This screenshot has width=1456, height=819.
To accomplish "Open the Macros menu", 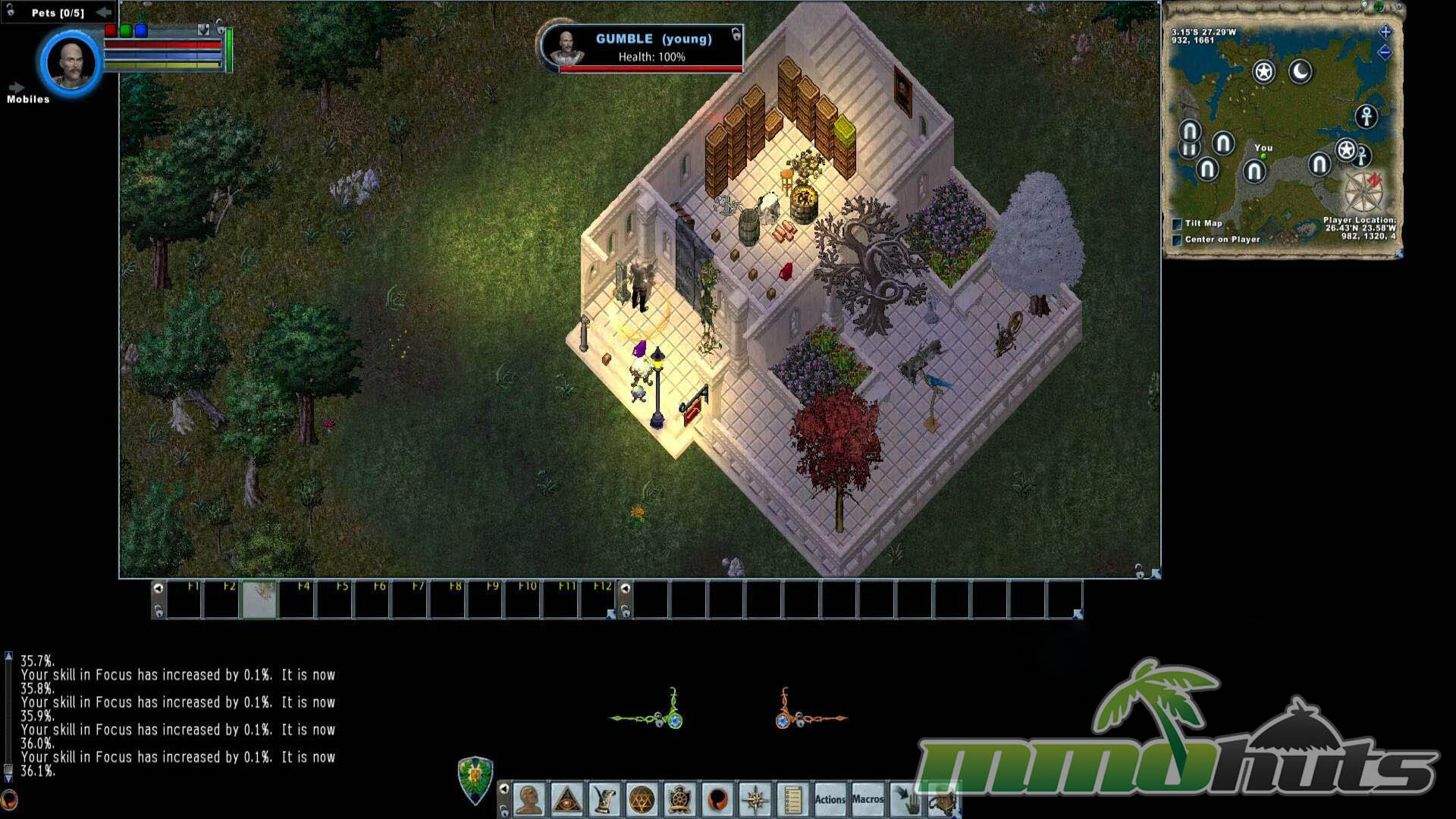I will point(868,799).
